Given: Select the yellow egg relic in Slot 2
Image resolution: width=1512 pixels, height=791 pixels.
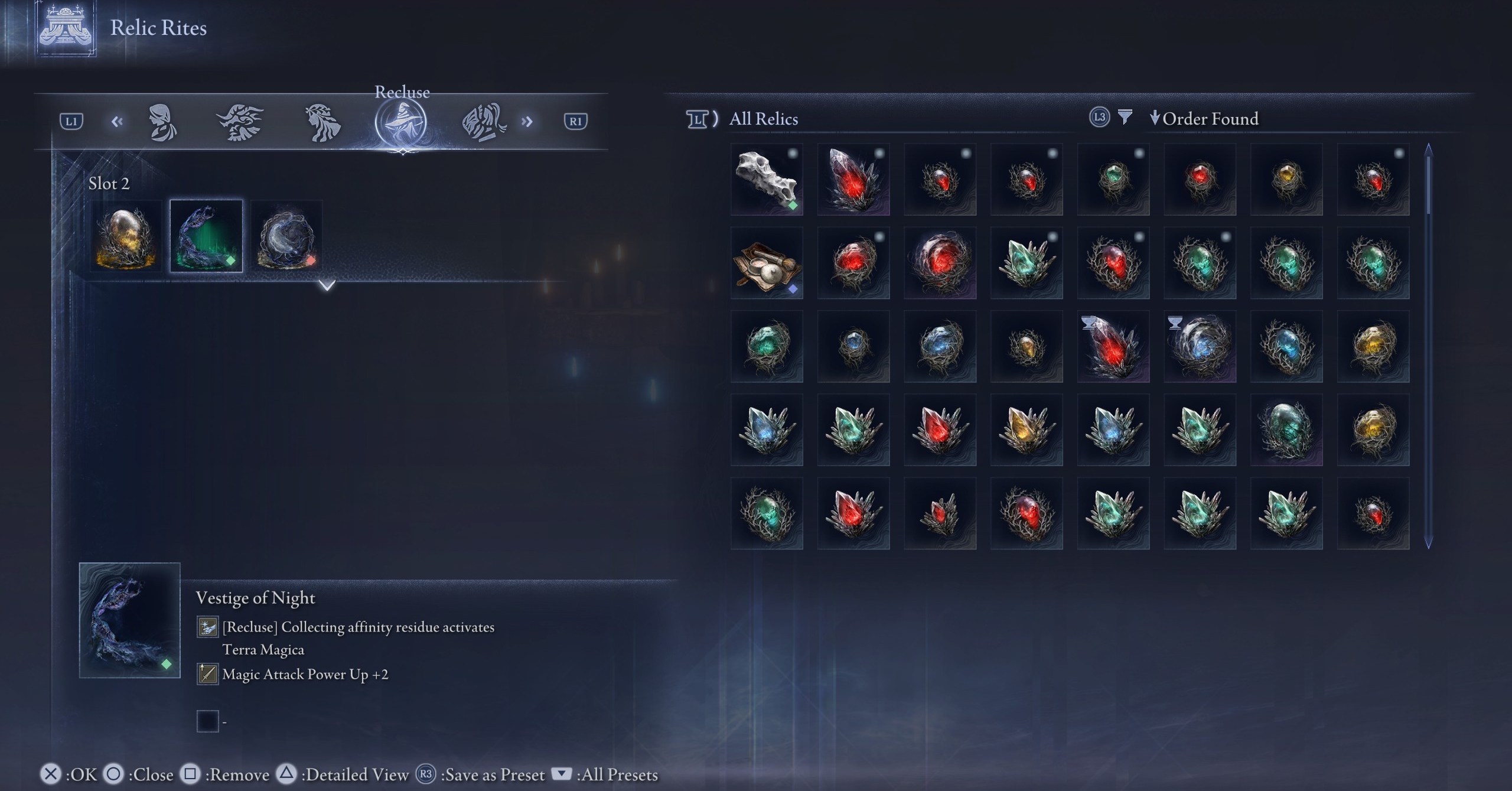Looking at the screenshot, I should (x=126, y=236).
